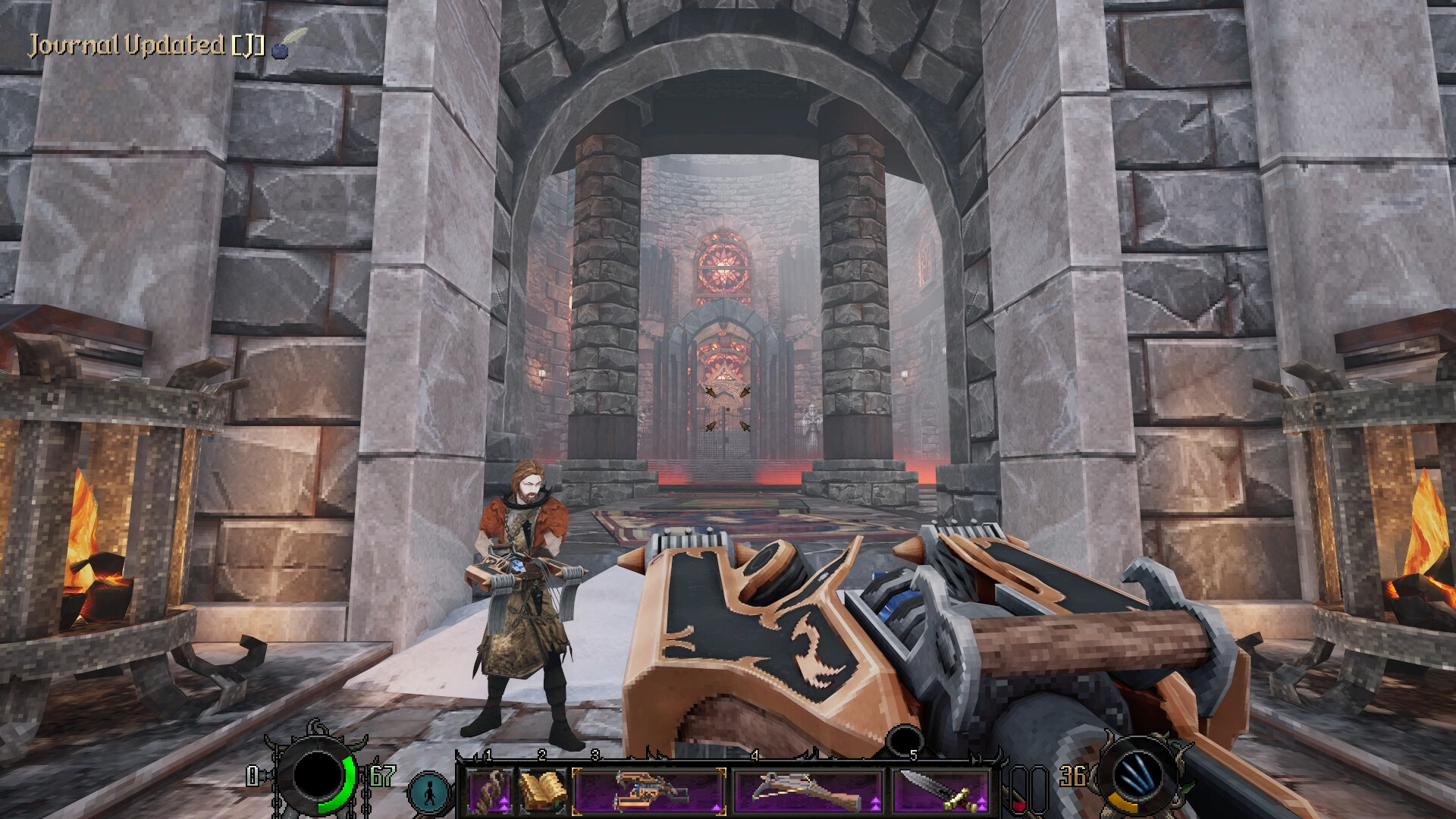The height and width of the screenshot is (819, 1456).
Task: Click the nails icon inside the ammo orb
Action: [x=1136, y=773]
